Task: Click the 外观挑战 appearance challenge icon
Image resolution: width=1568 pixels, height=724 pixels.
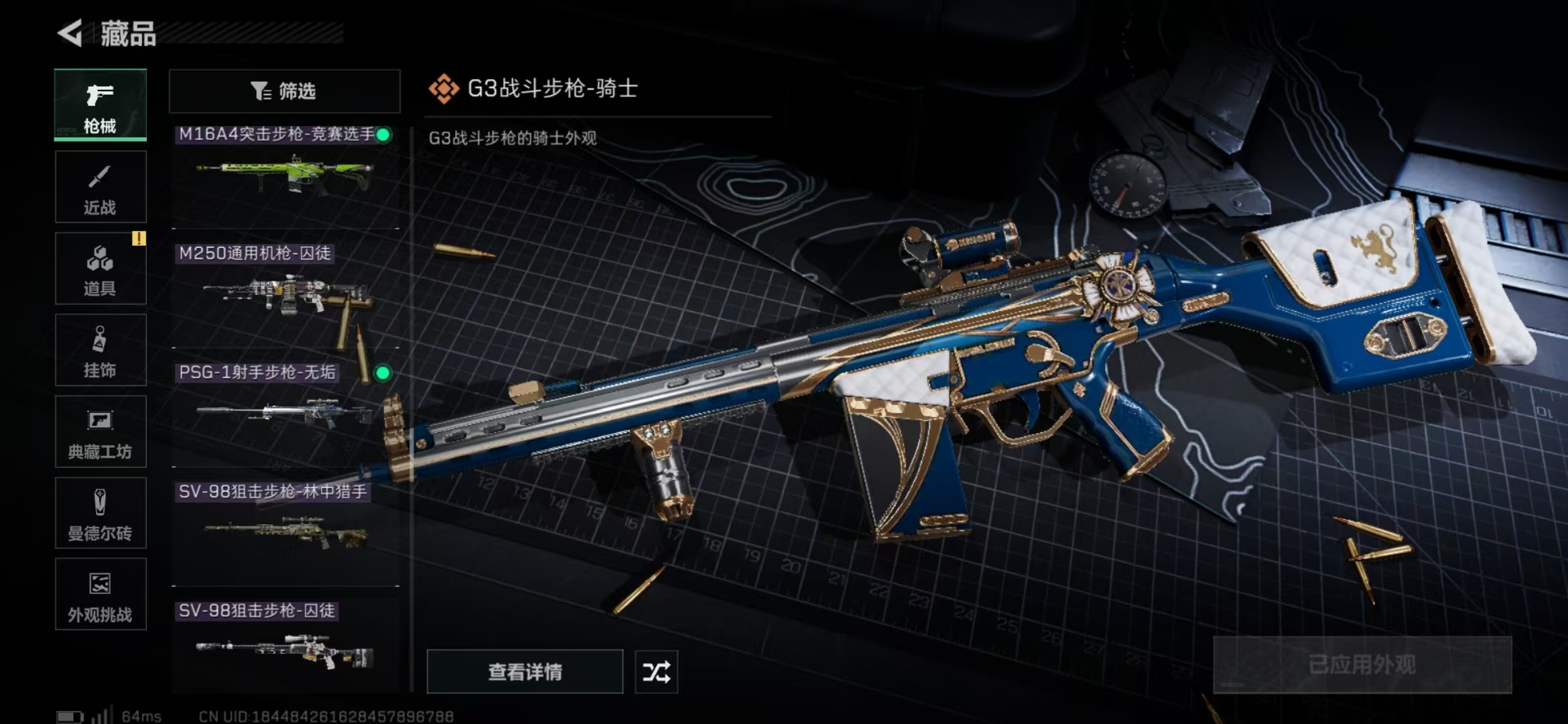Action: click(x=99, y=595)
